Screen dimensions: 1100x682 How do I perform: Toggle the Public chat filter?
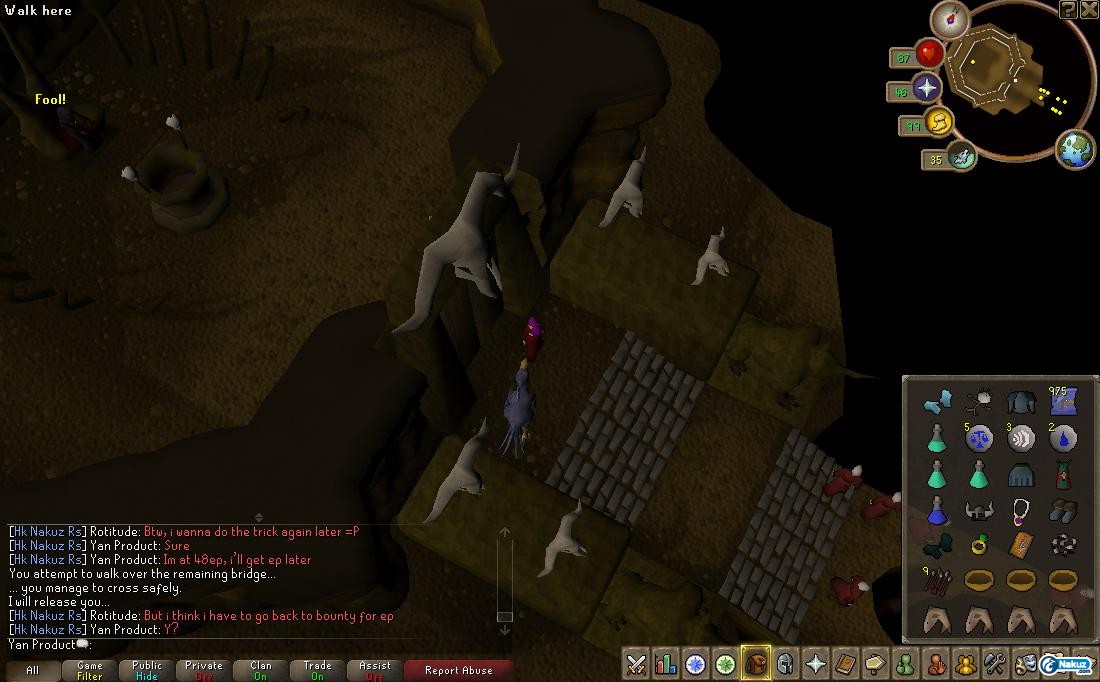tap(147, 670)
